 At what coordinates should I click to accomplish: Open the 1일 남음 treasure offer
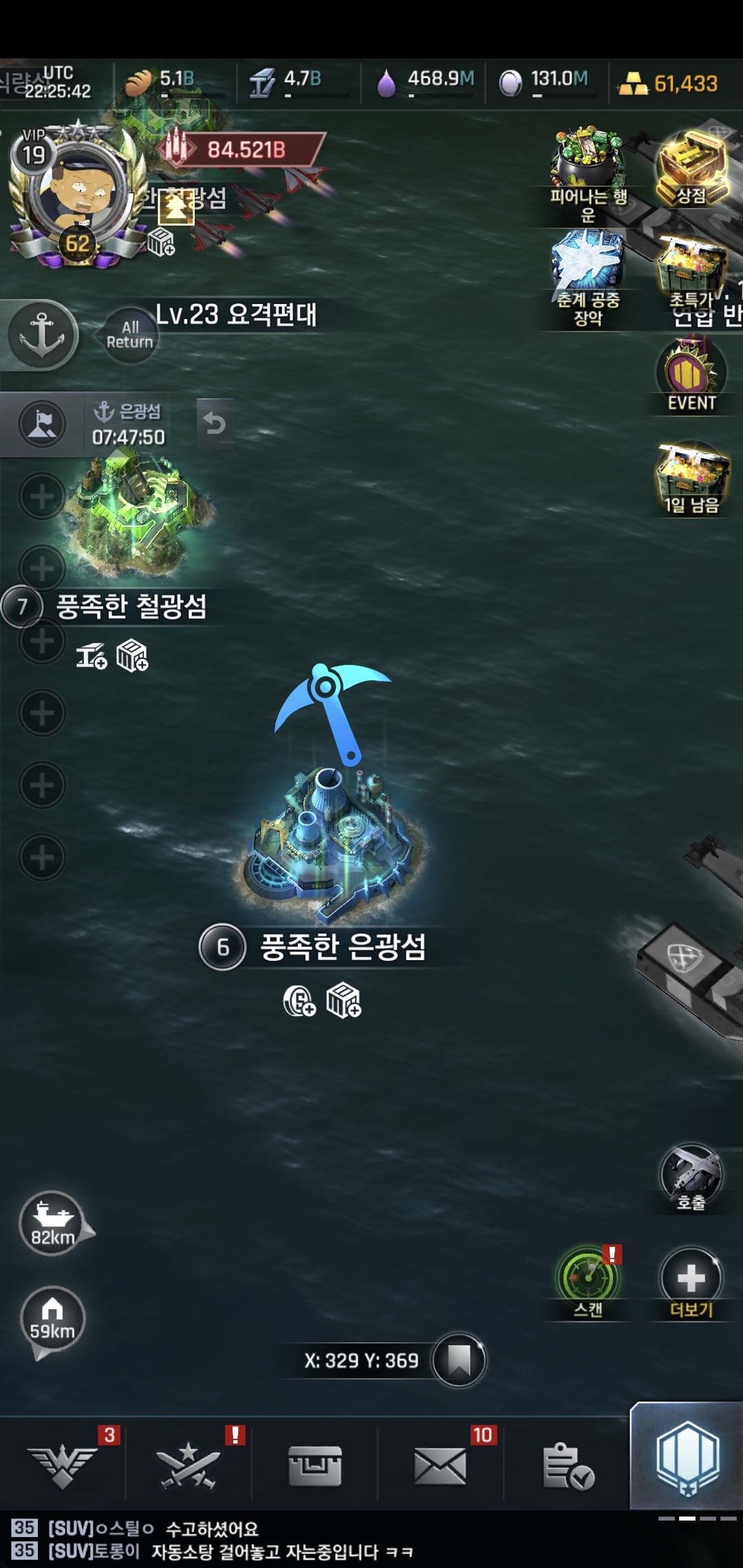tap(691, 478)
